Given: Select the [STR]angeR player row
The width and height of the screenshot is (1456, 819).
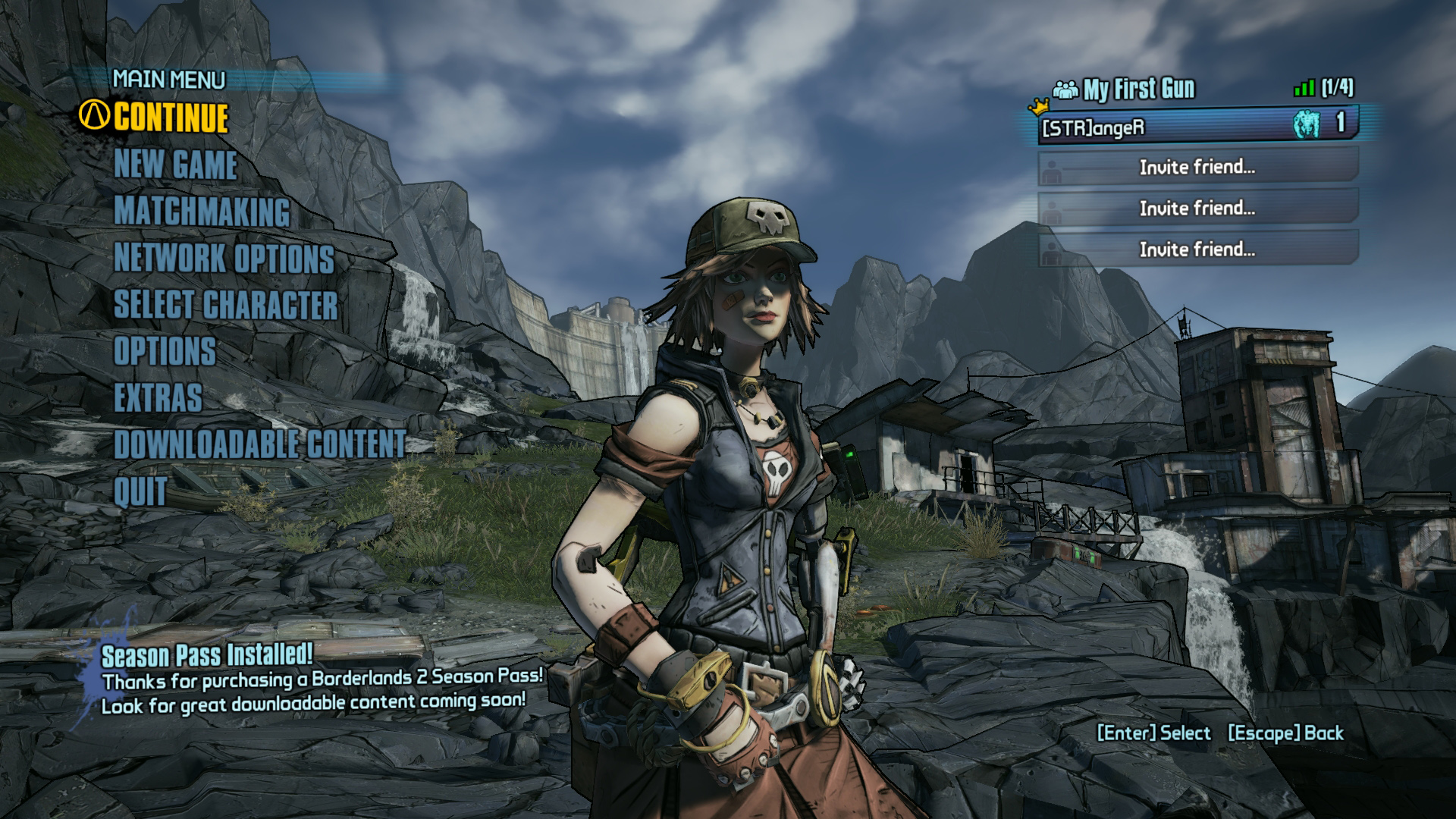Looking at the screenshot, I should pos(1197,126).
